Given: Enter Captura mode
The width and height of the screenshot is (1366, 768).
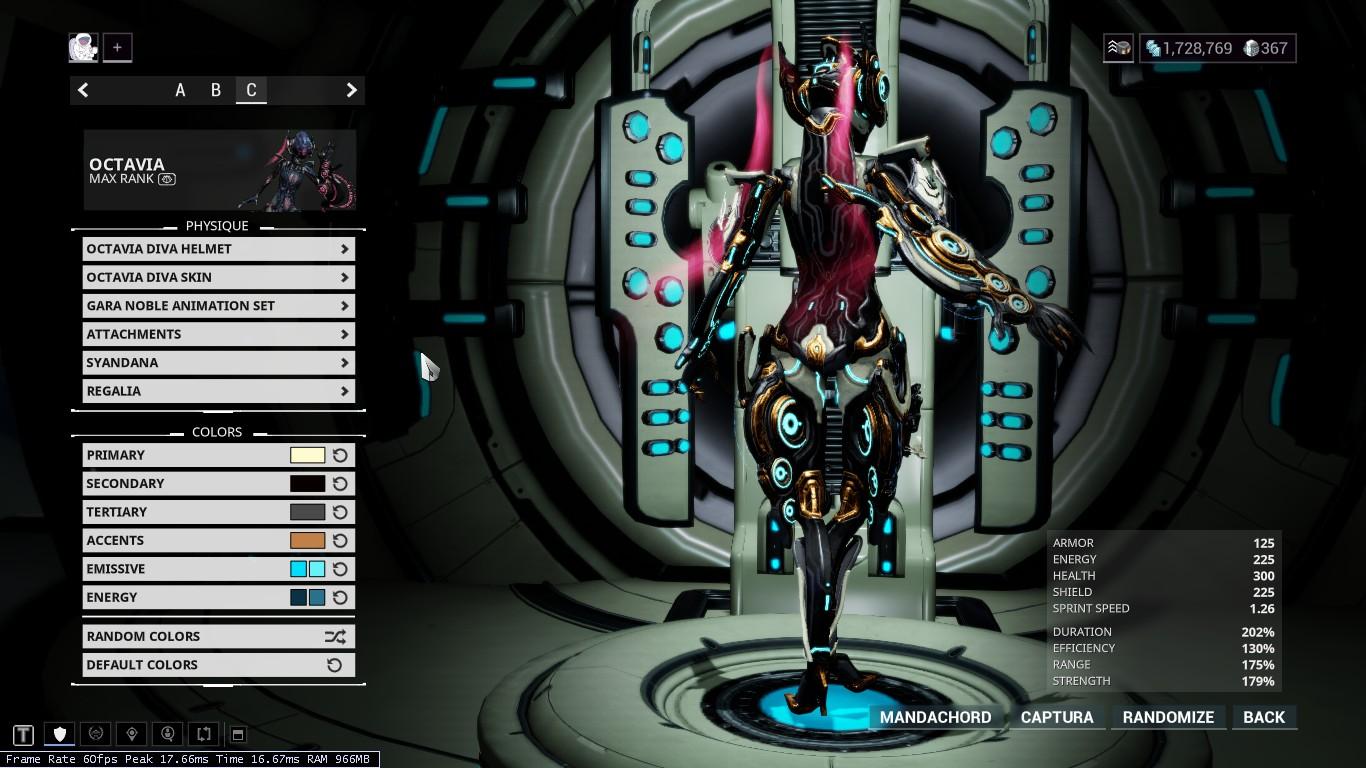Looking at the screenshot, I should [1056, 717].
